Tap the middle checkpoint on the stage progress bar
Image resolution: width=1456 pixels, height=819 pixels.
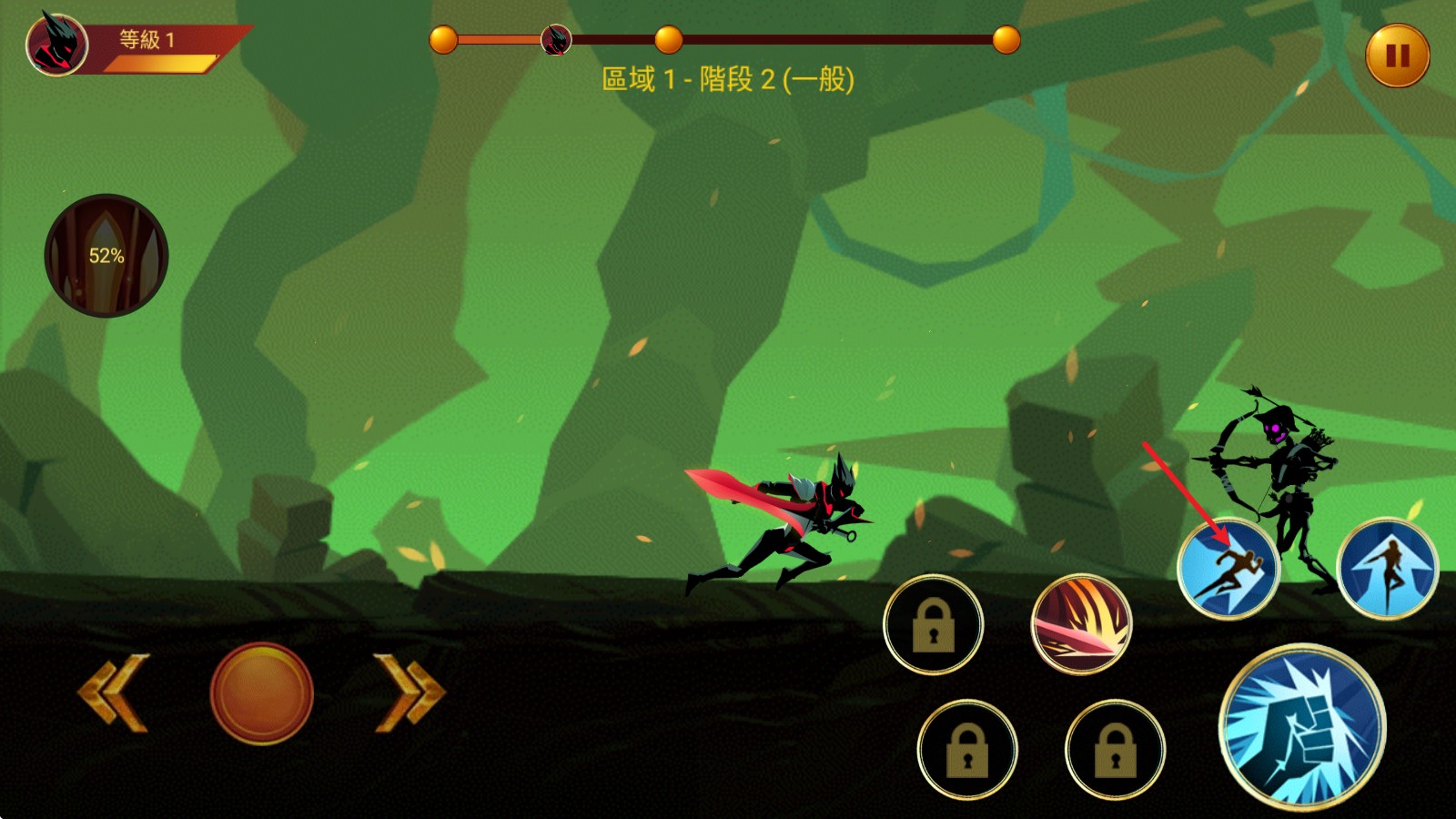[x=671, y=39]
